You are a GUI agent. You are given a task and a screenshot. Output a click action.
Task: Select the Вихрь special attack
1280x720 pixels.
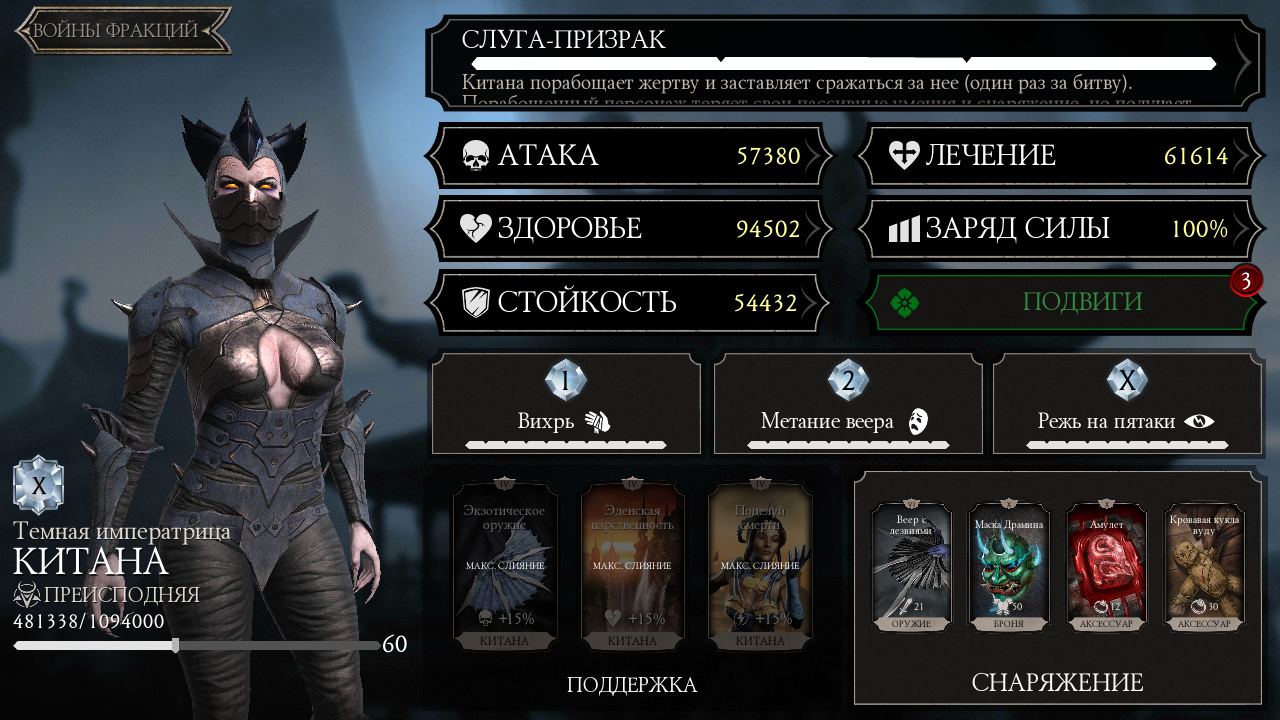566,403
